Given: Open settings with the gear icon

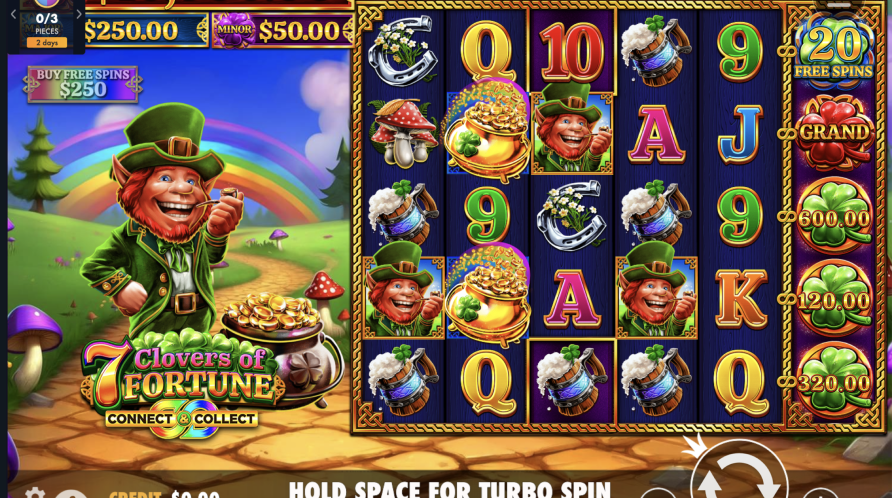Looking at the screenshot, I should pyautogui.click(x=35, y=493).
